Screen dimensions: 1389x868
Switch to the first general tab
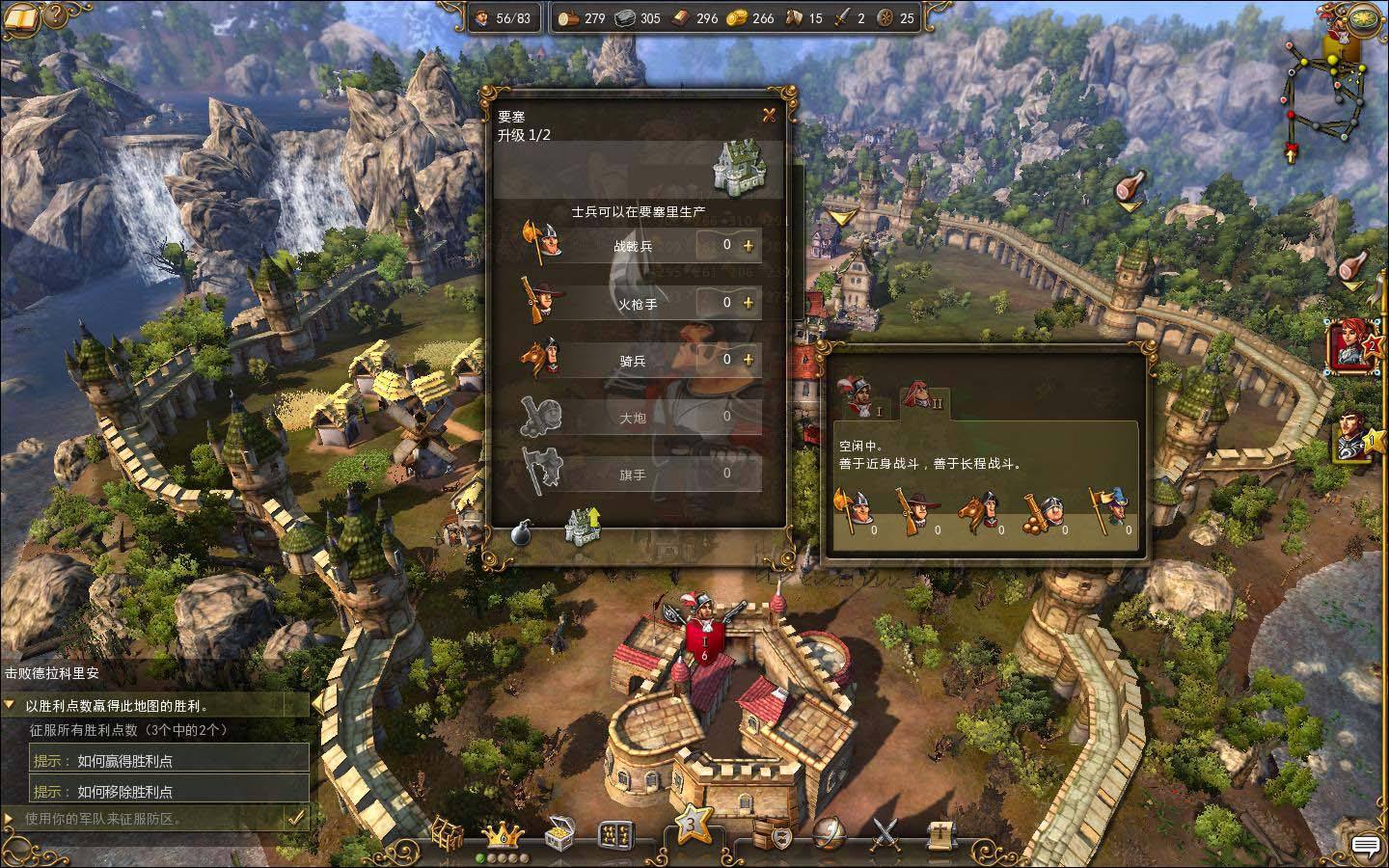click(x=858, y=395)
